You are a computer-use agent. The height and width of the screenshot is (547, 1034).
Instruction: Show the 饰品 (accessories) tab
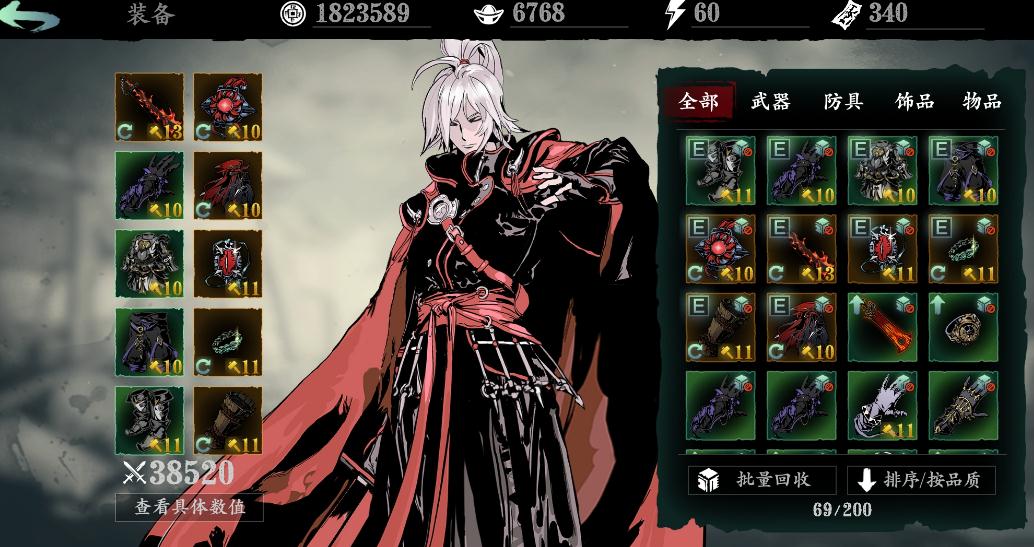(x=914, y=101)
